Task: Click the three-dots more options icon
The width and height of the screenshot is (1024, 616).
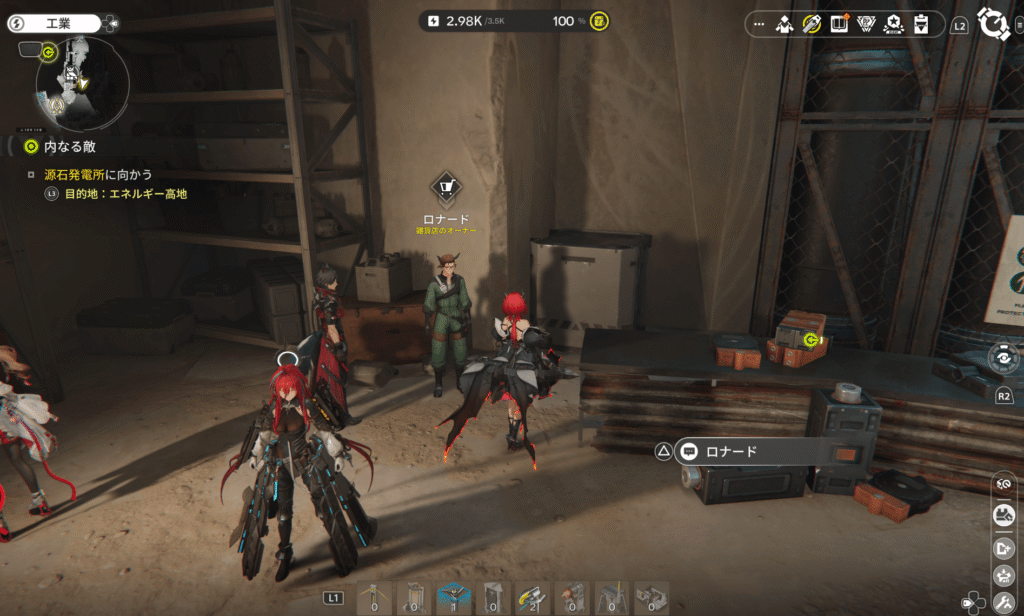Action: click(x=758, y=23)
